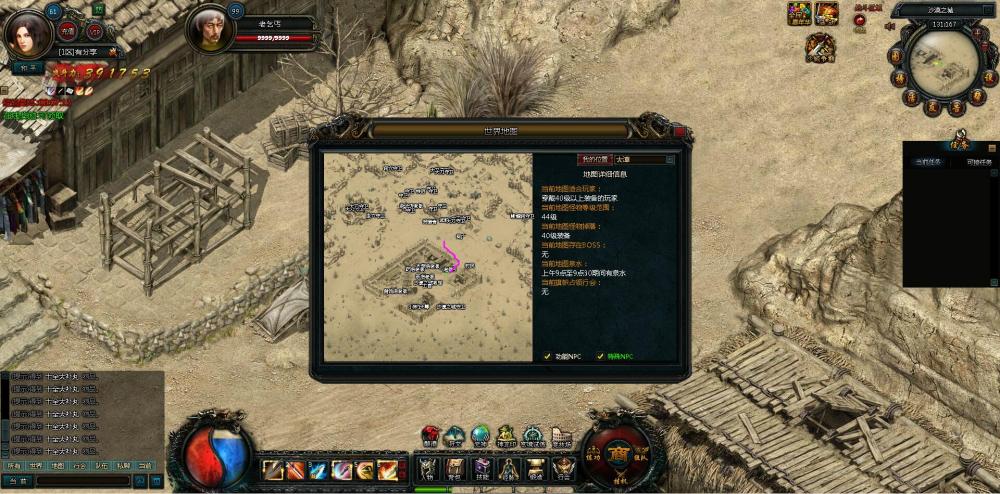Open the skills book menu icon

pyautogui.click(x=482, y=468)
